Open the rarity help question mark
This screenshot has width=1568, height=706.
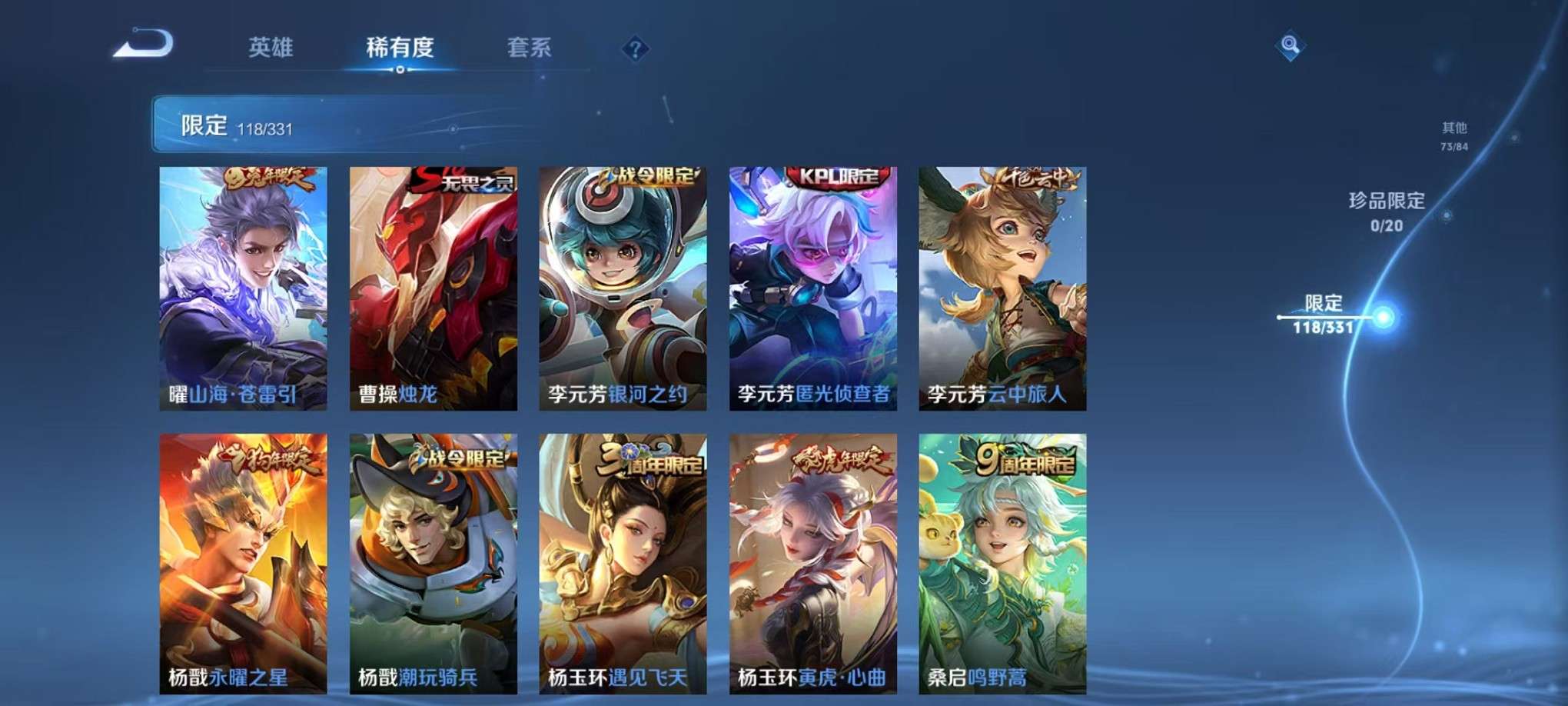[x=634, y=48]
